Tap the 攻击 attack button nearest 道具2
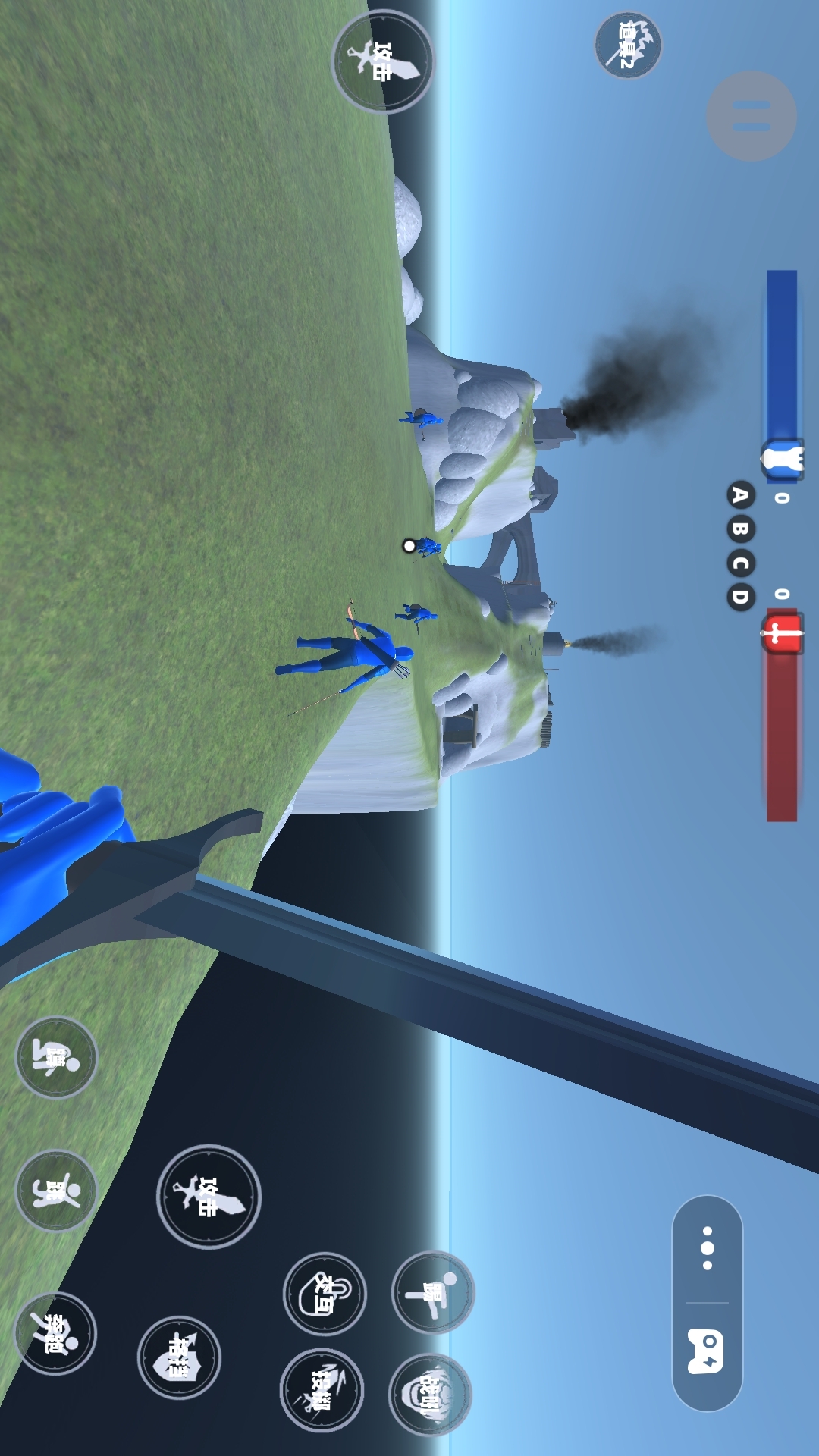 pos(383,62)
